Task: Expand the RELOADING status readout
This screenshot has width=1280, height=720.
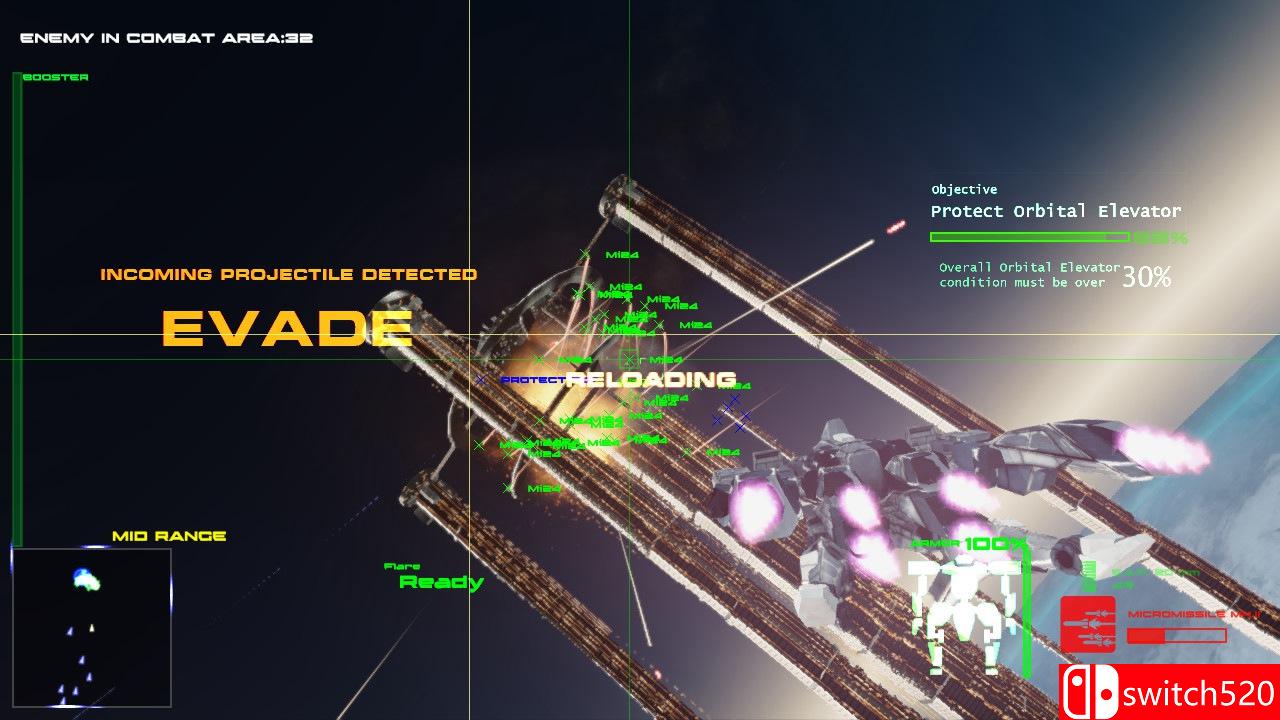Action: pos(651,379)
